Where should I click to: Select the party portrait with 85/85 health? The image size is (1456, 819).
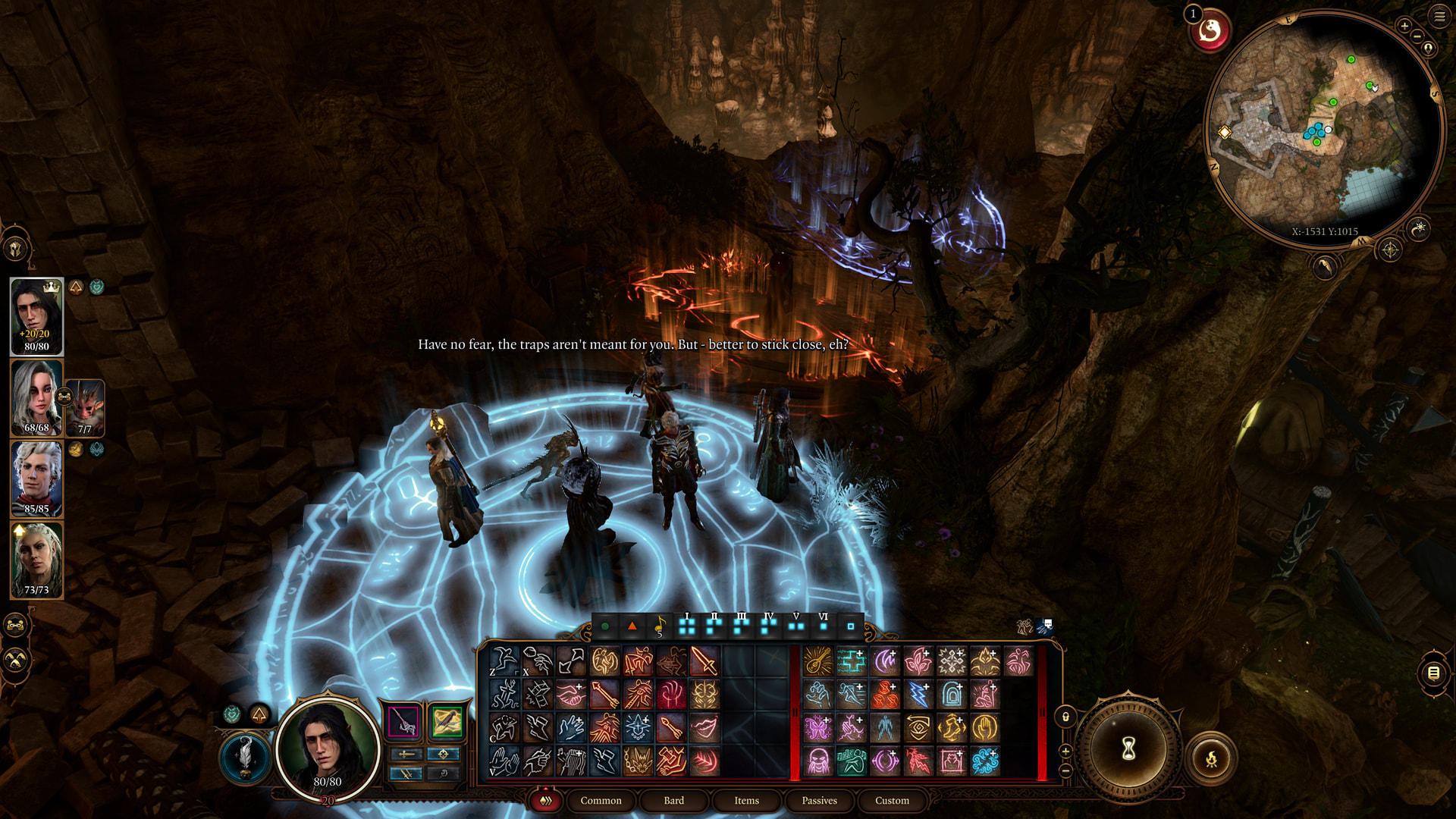(x=36, y=479)
